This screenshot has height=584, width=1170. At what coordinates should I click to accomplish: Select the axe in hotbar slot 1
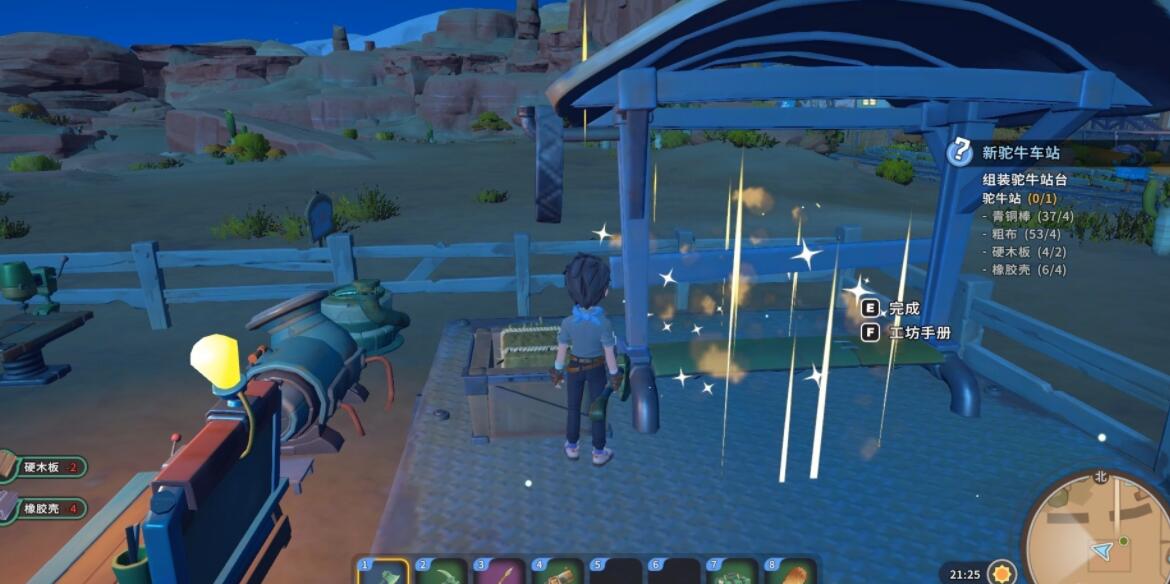381,573
